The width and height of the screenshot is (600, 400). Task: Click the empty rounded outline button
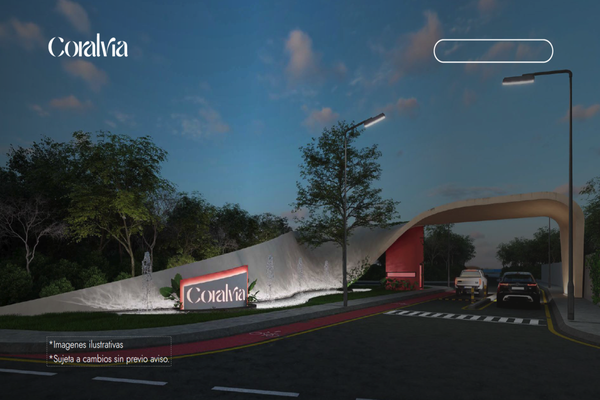click(493, 51)
